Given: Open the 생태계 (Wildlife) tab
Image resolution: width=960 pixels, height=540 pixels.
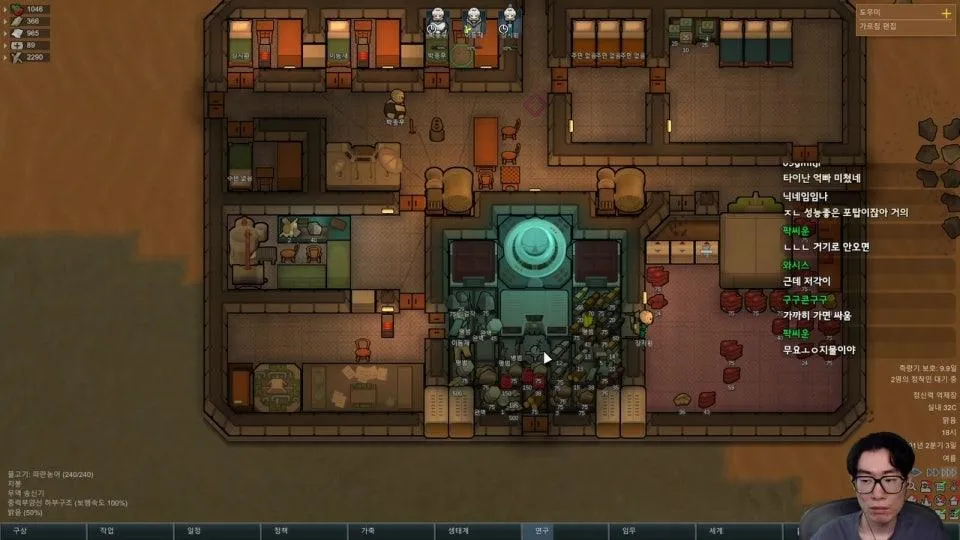Looking at the screenshot, I should (x=455, y=531).
